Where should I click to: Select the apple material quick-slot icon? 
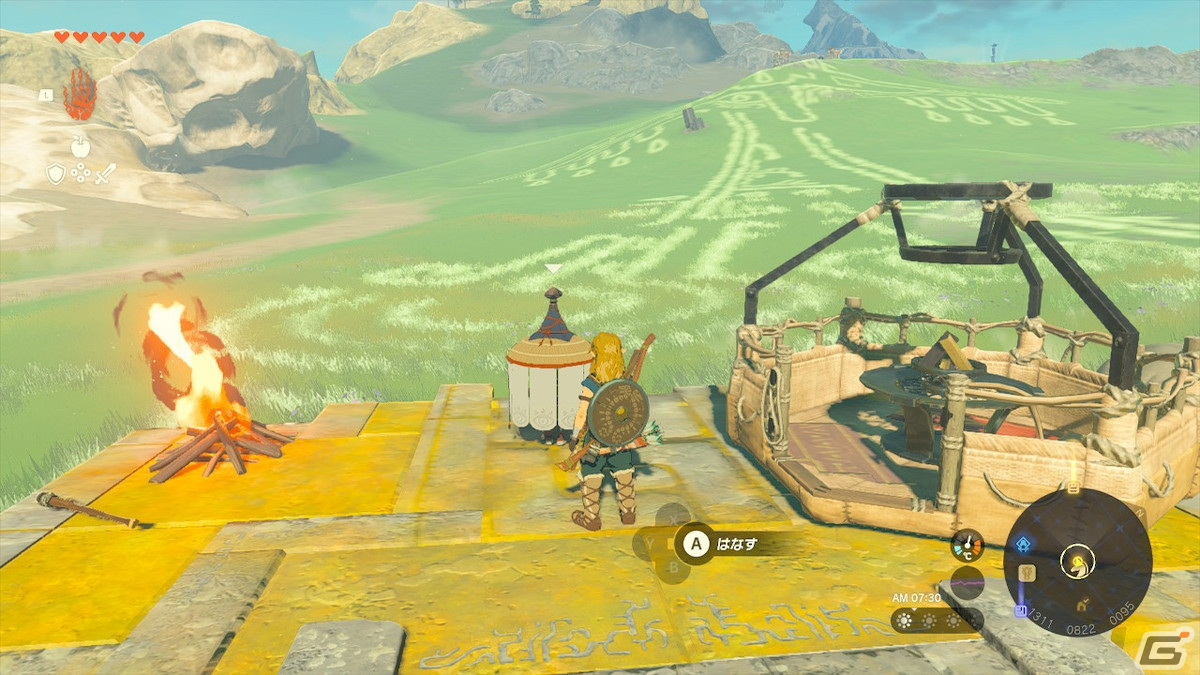tap(79, 147)
